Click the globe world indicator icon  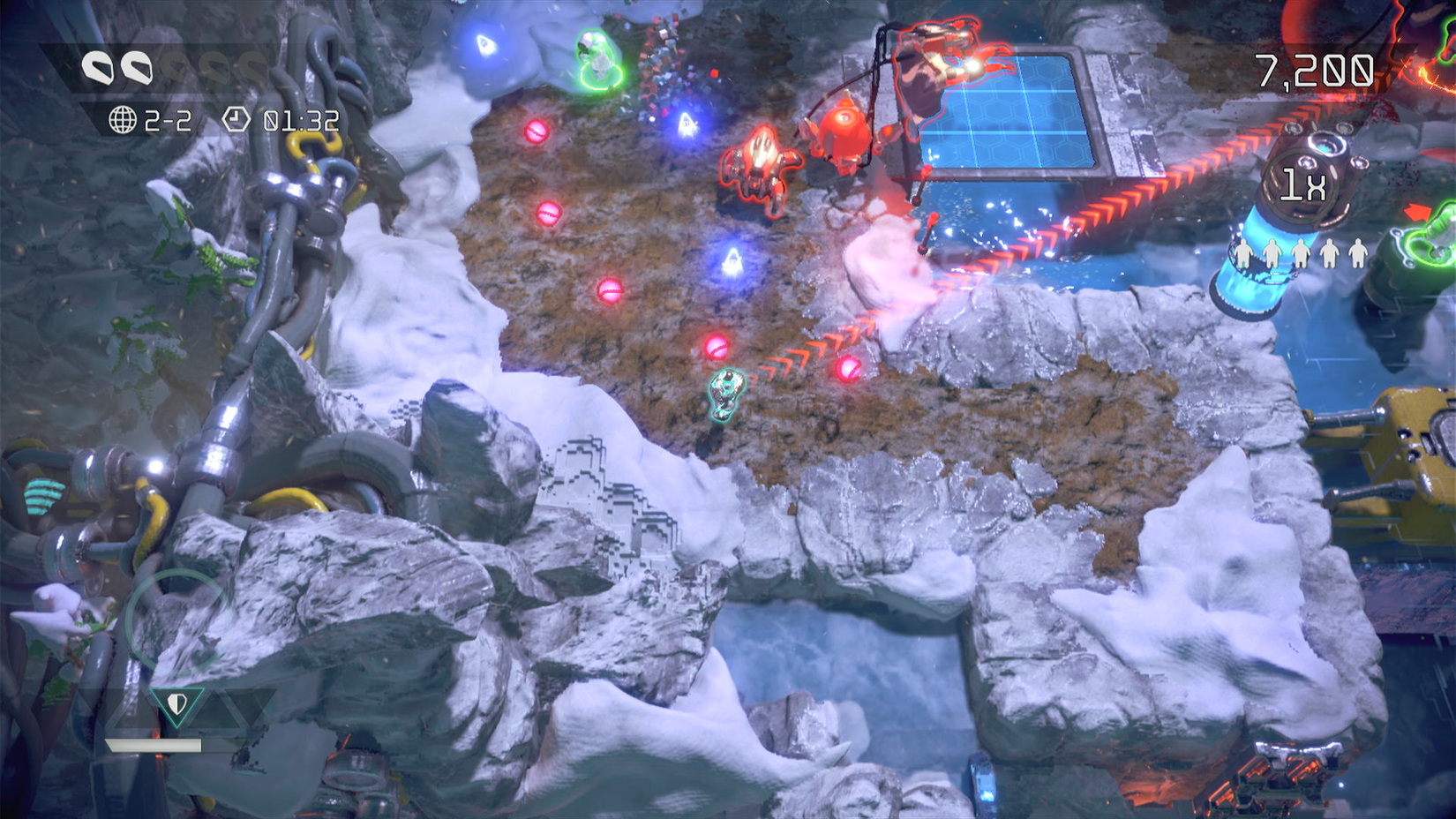(122, 119)
